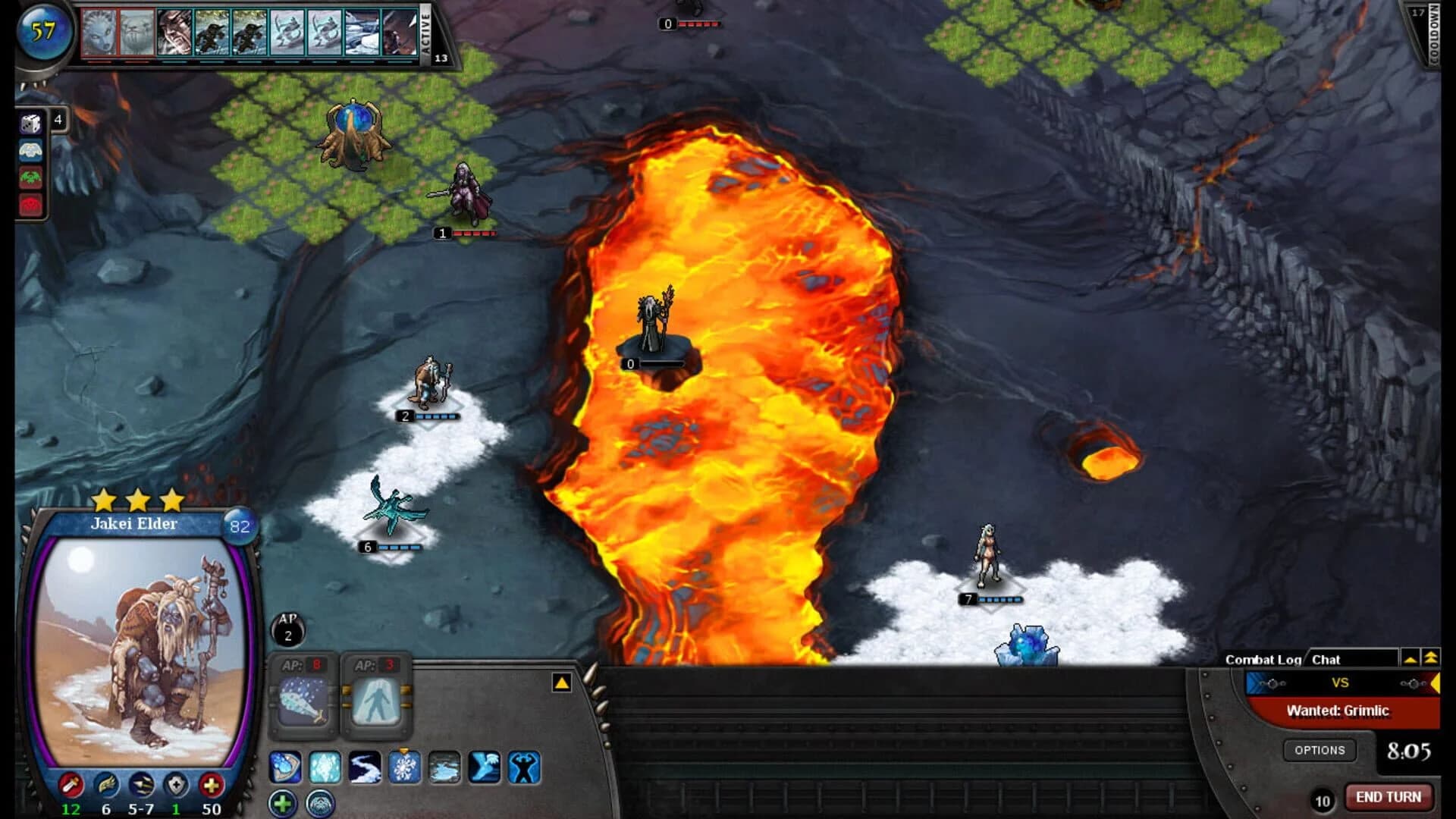Screen dimensions: 1456x819
Task: Toggle the yellow arrow above the ability bar
Action: pos(561,684)
